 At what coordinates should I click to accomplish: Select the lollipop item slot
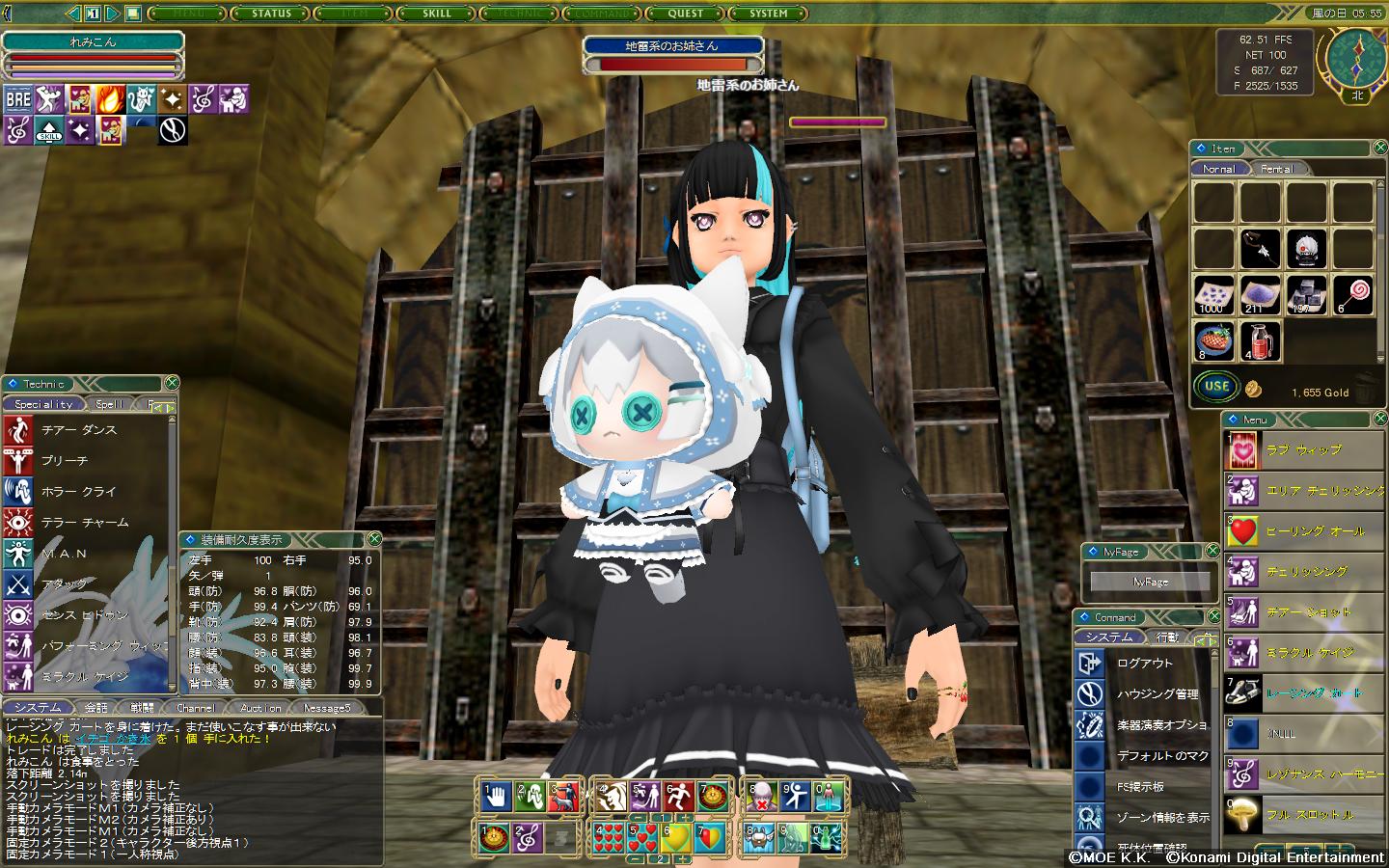1352,295
